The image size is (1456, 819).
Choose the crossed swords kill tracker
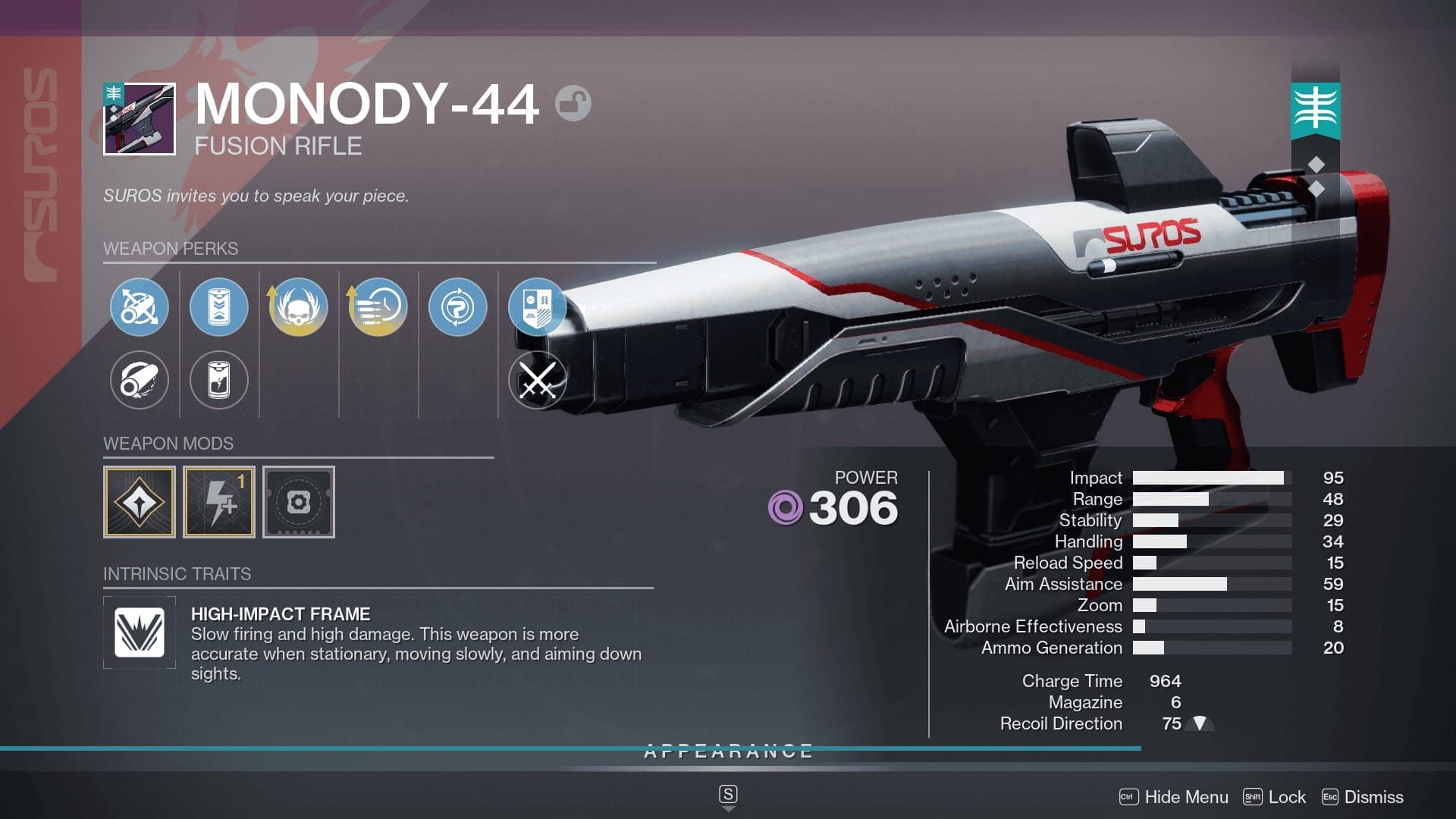537,380
